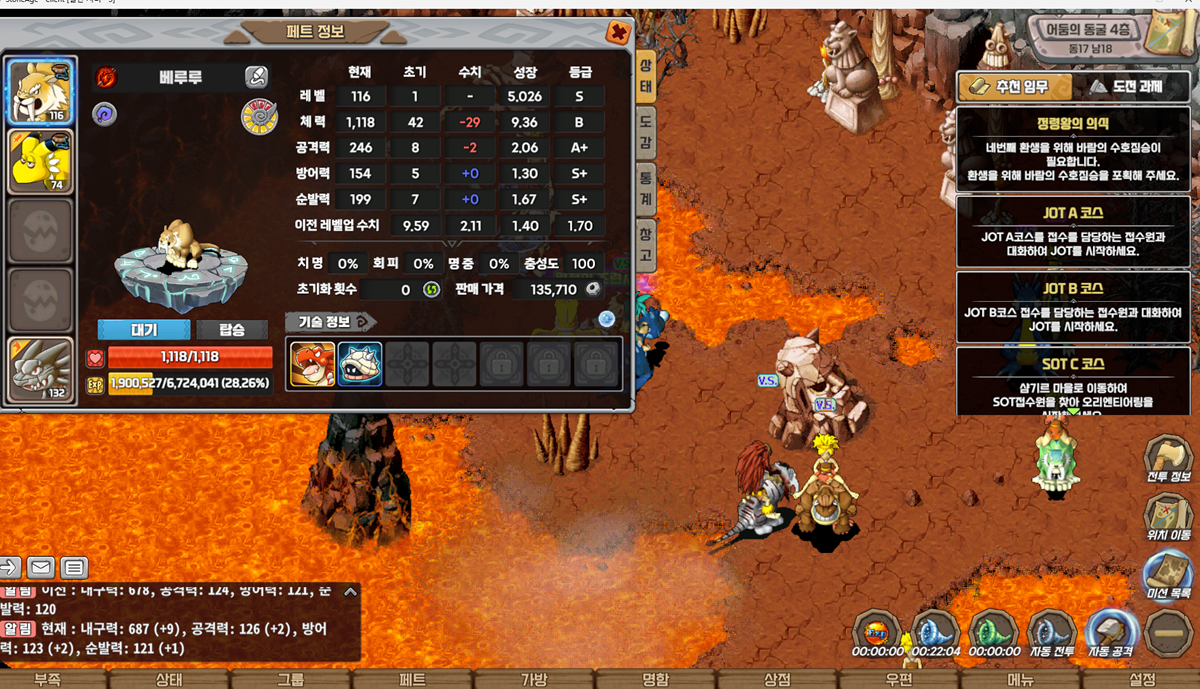Toggle 자동 공격 auto attack

pos(1110,632)
